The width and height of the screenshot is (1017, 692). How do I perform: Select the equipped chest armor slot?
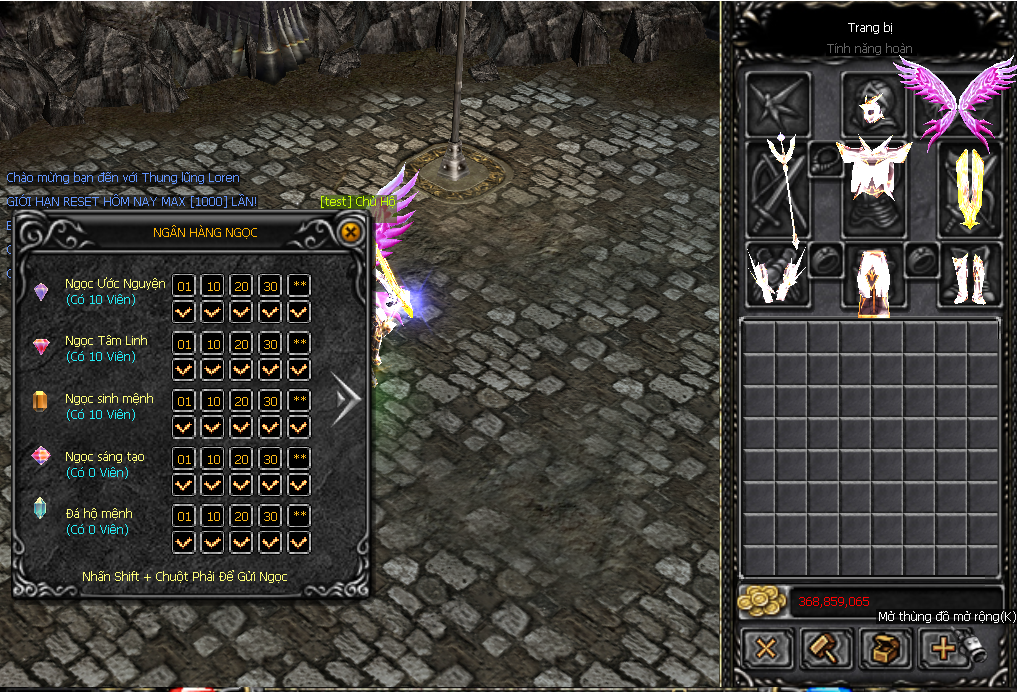pos(872,180)
